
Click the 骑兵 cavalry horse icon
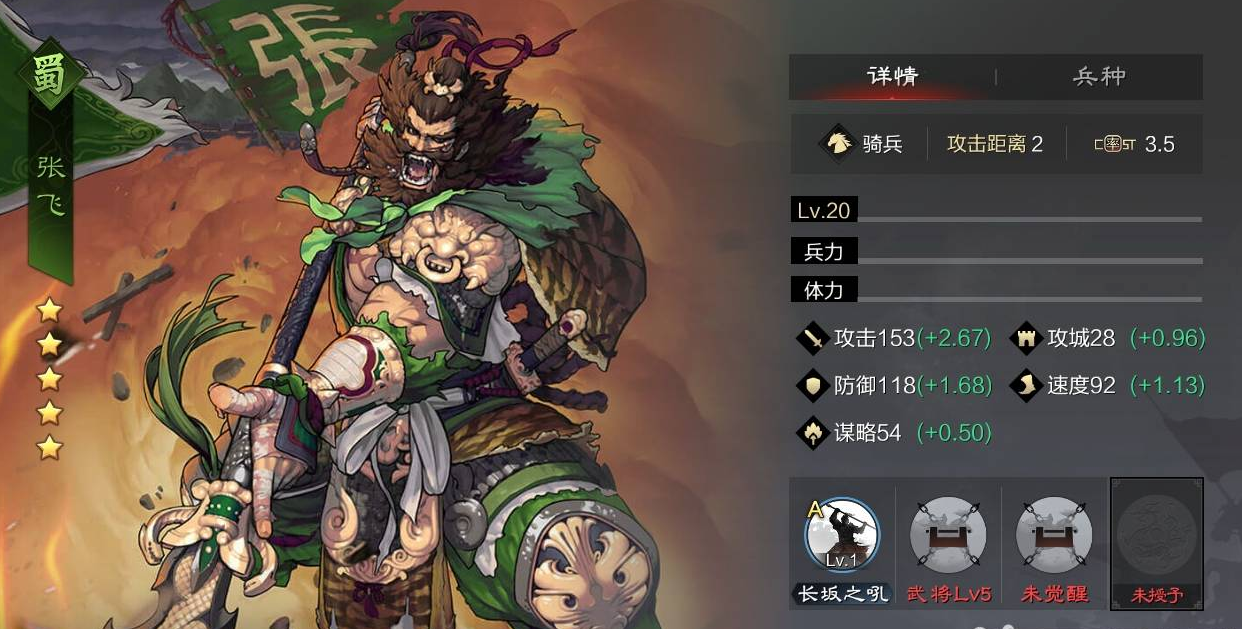coord(835,144)
